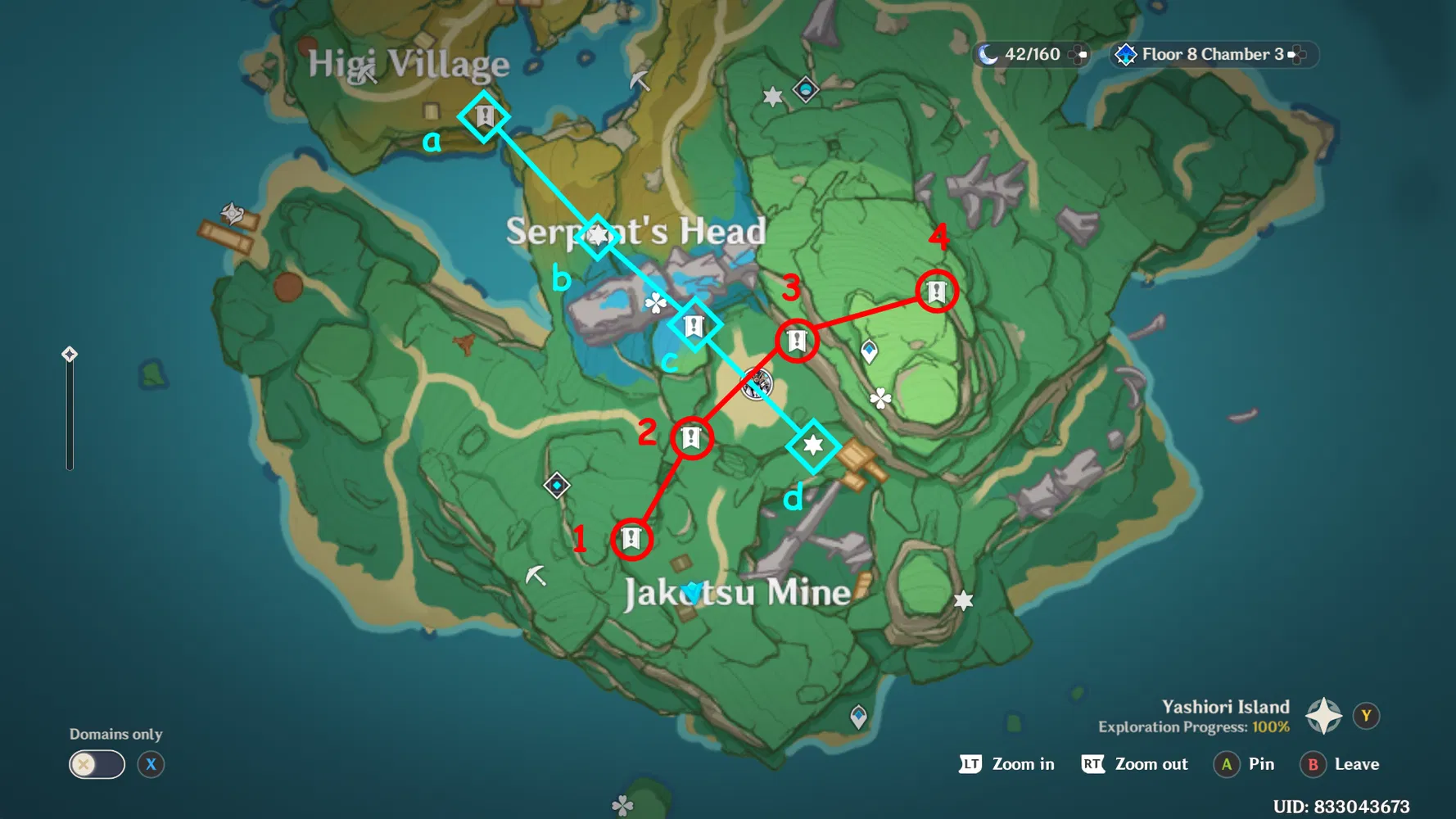Click the X filter button next to Domains only
This screenshot has height=819, width=1456.
151,764
